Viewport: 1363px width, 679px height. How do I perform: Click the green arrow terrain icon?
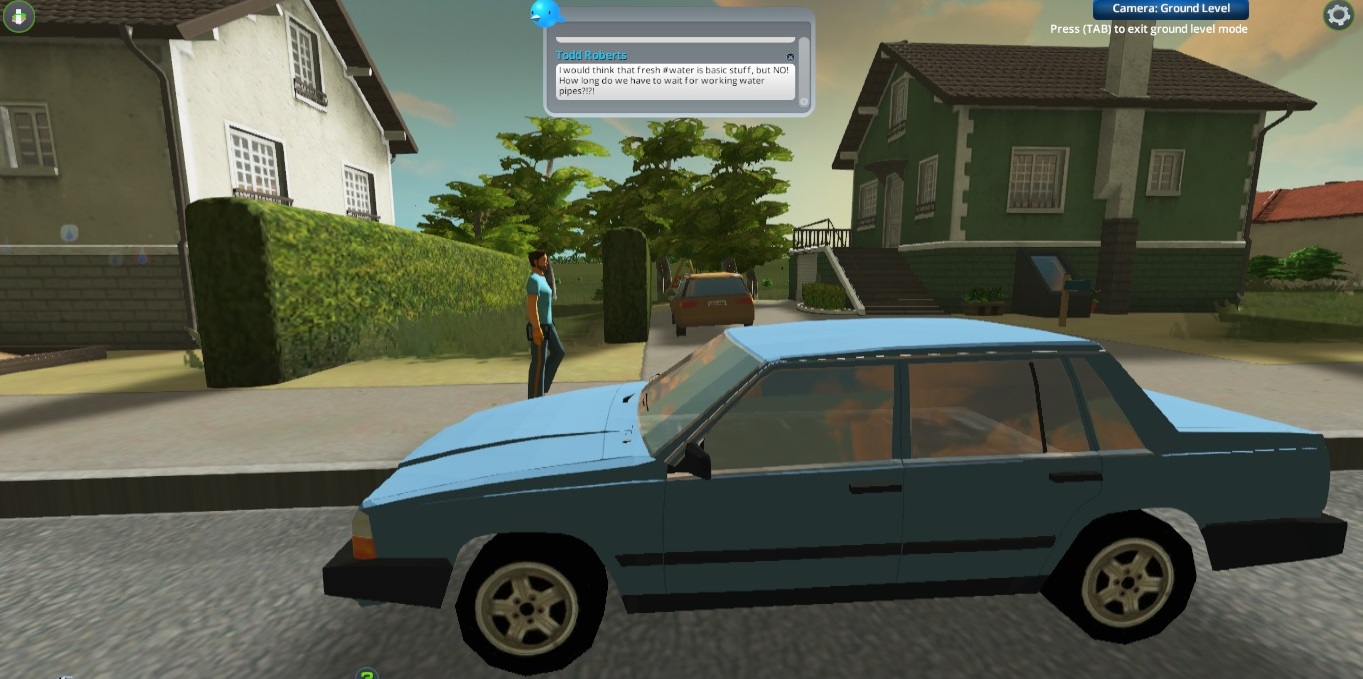click(x=18, y=15)
